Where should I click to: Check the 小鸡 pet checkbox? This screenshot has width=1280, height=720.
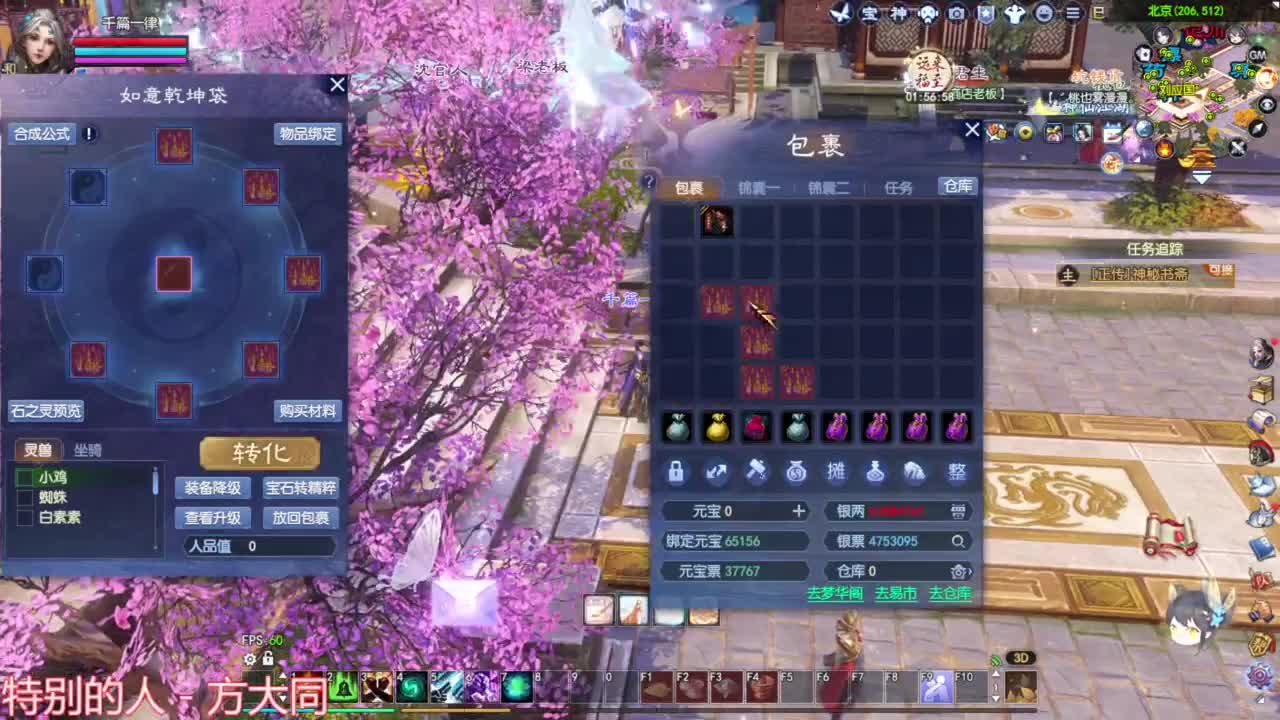[24, 479]
